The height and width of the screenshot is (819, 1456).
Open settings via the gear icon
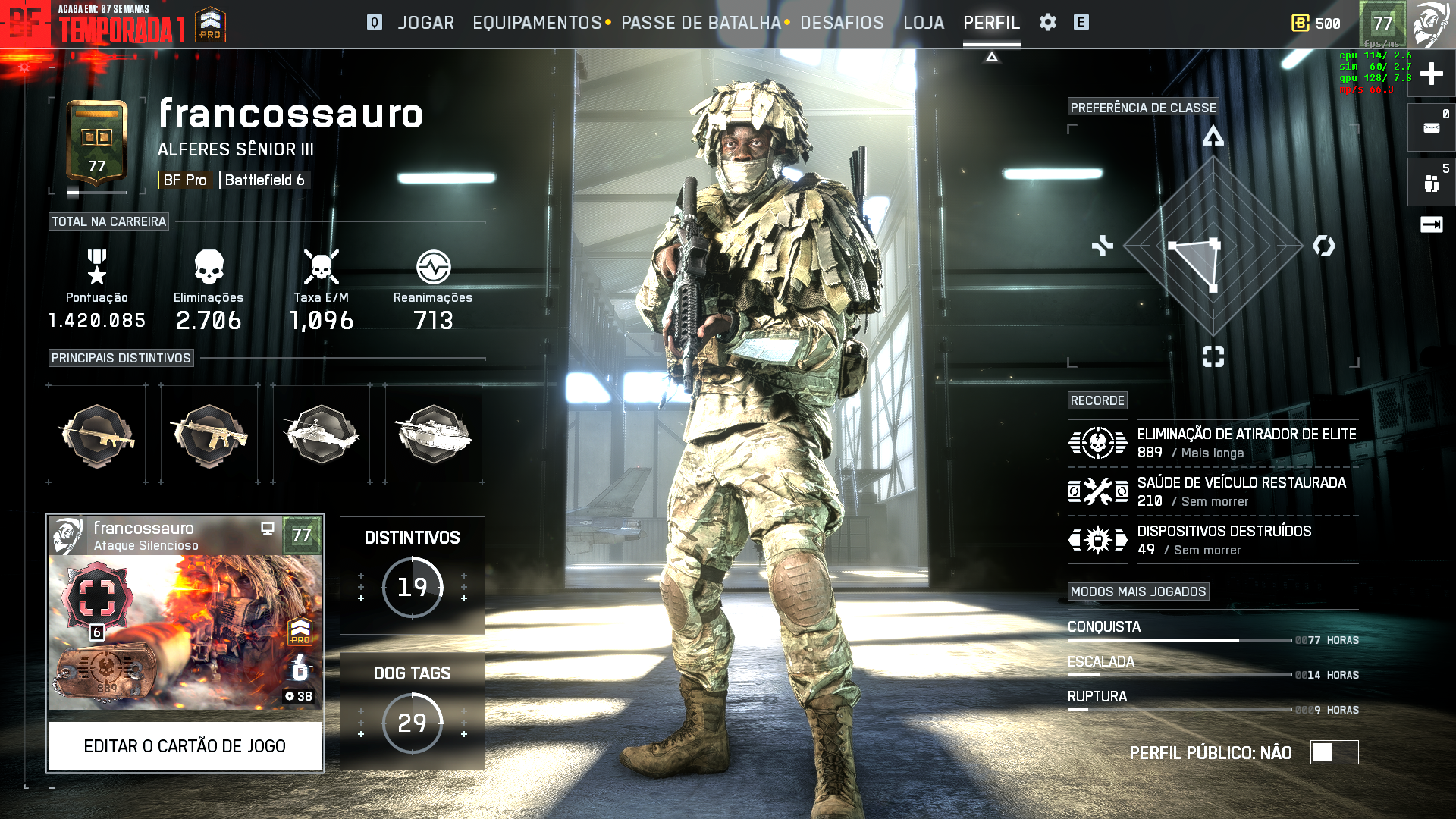[1048, 23]
